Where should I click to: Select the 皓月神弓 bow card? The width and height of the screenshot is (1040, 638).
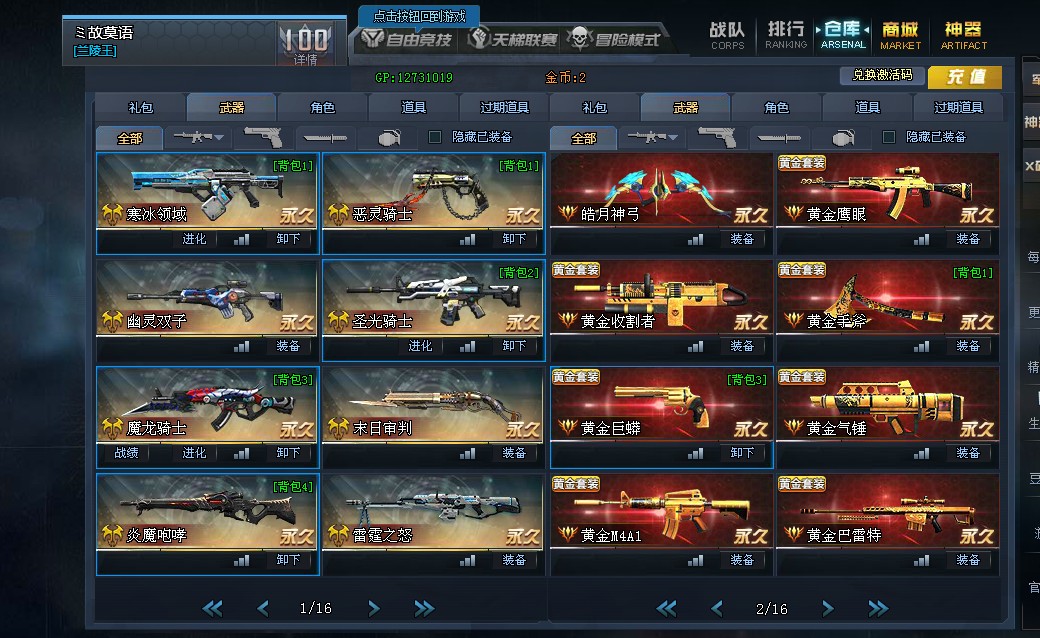(661, 191)
